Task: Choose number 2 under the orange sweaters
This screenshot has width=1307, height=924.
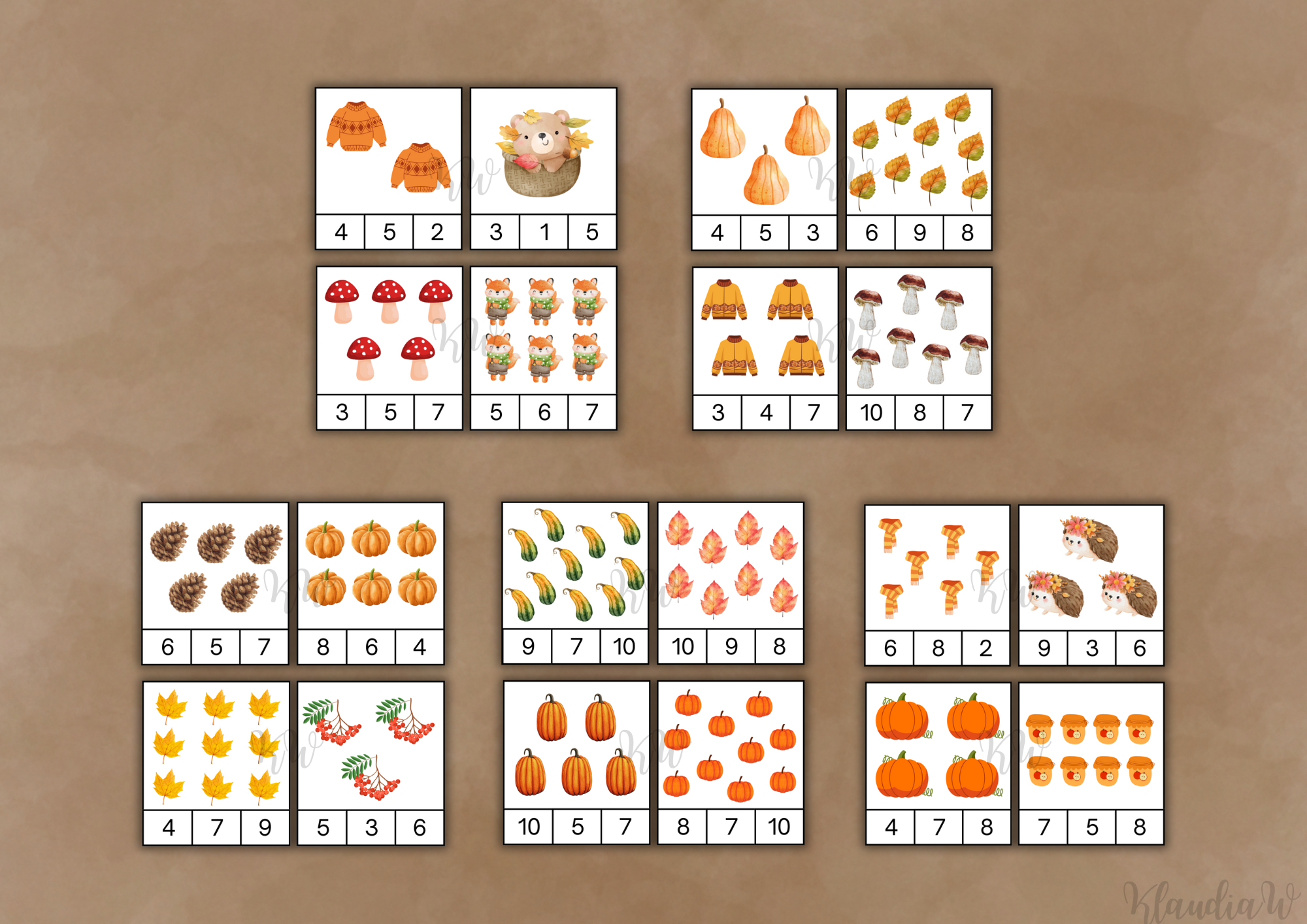Action: point(437,232)
